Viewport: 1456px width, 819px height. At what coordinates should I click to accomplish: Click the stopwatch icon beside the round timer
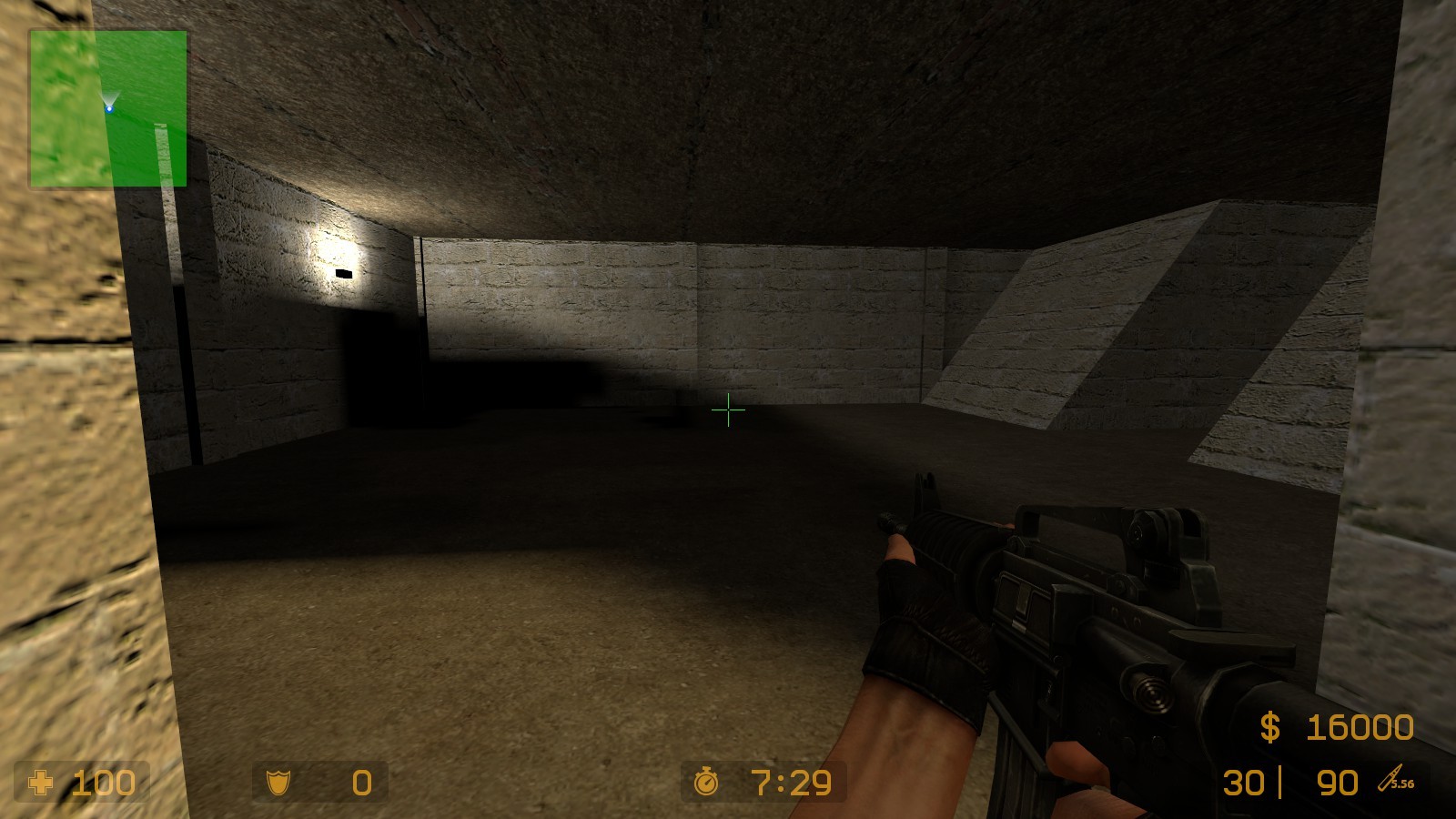(x=705, y=783)
